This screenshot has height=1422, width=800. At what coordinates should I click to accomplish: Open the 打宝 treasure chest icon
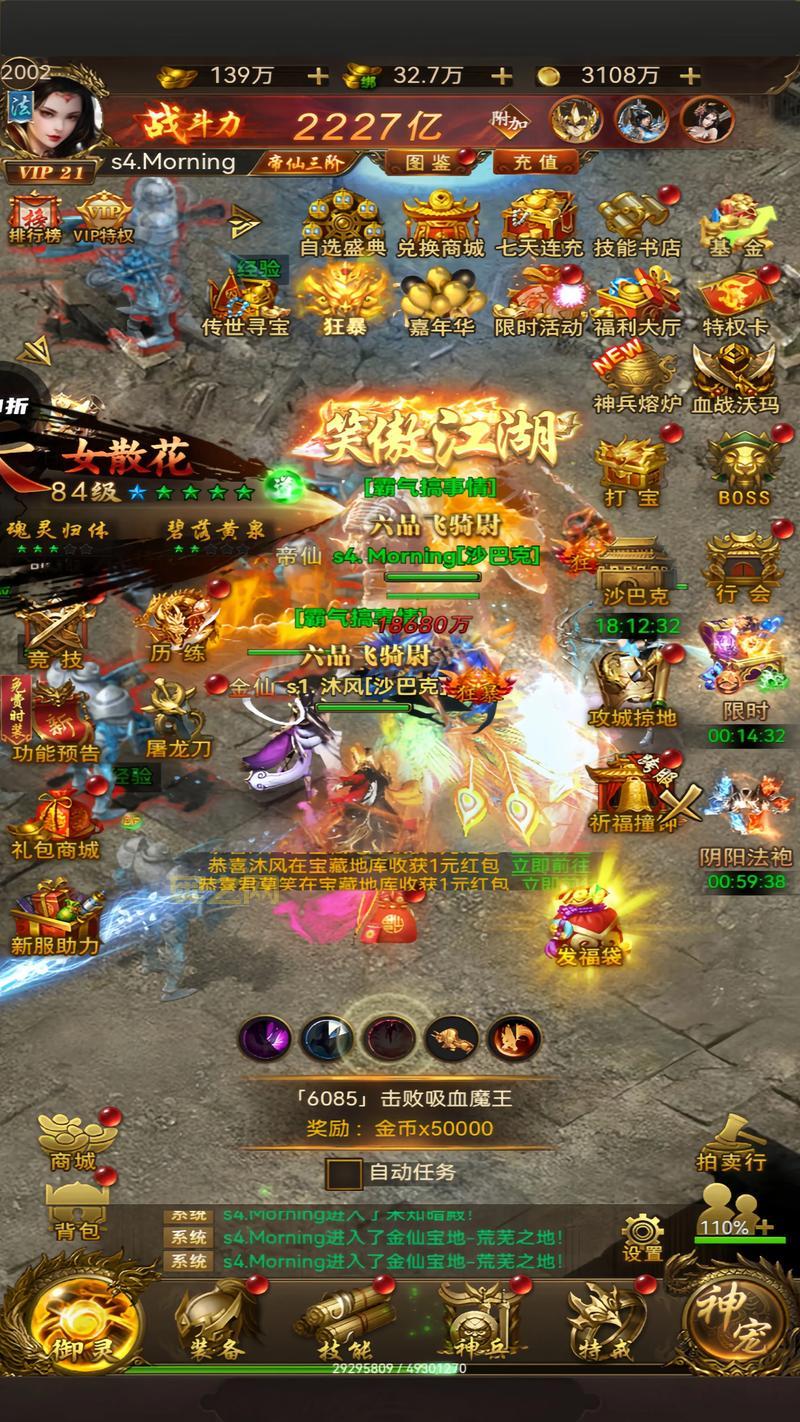[x=630, y=469]
